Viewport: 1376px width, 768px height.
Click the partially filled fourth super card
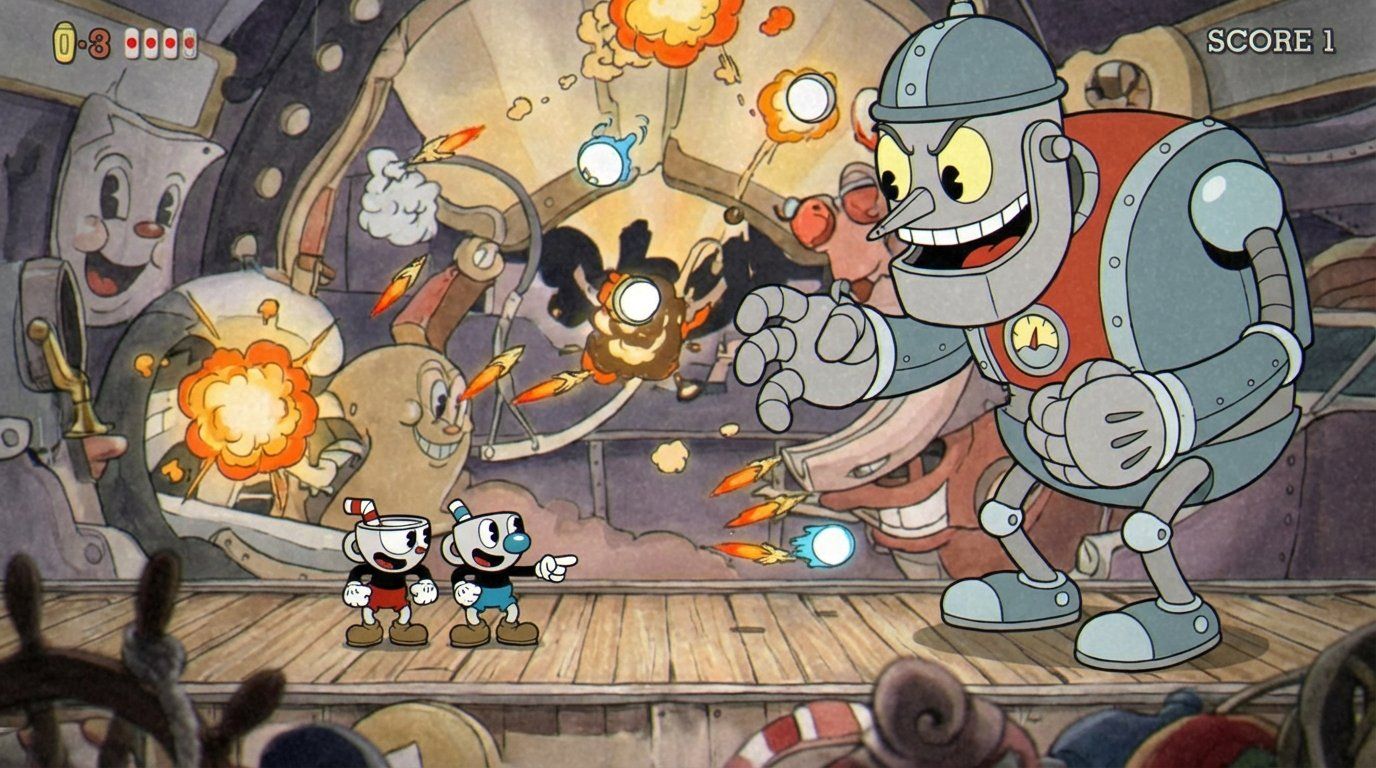click(x=189, y=42)
